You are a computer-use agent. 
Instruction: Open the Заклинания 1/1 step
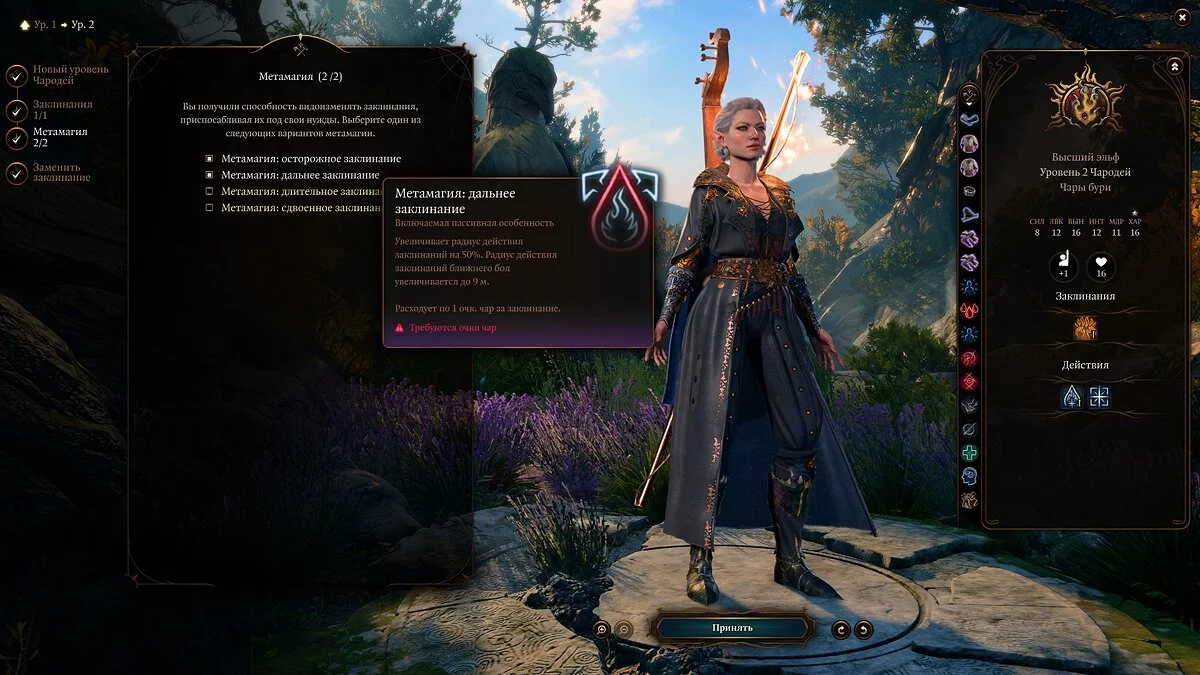[17, 110]
